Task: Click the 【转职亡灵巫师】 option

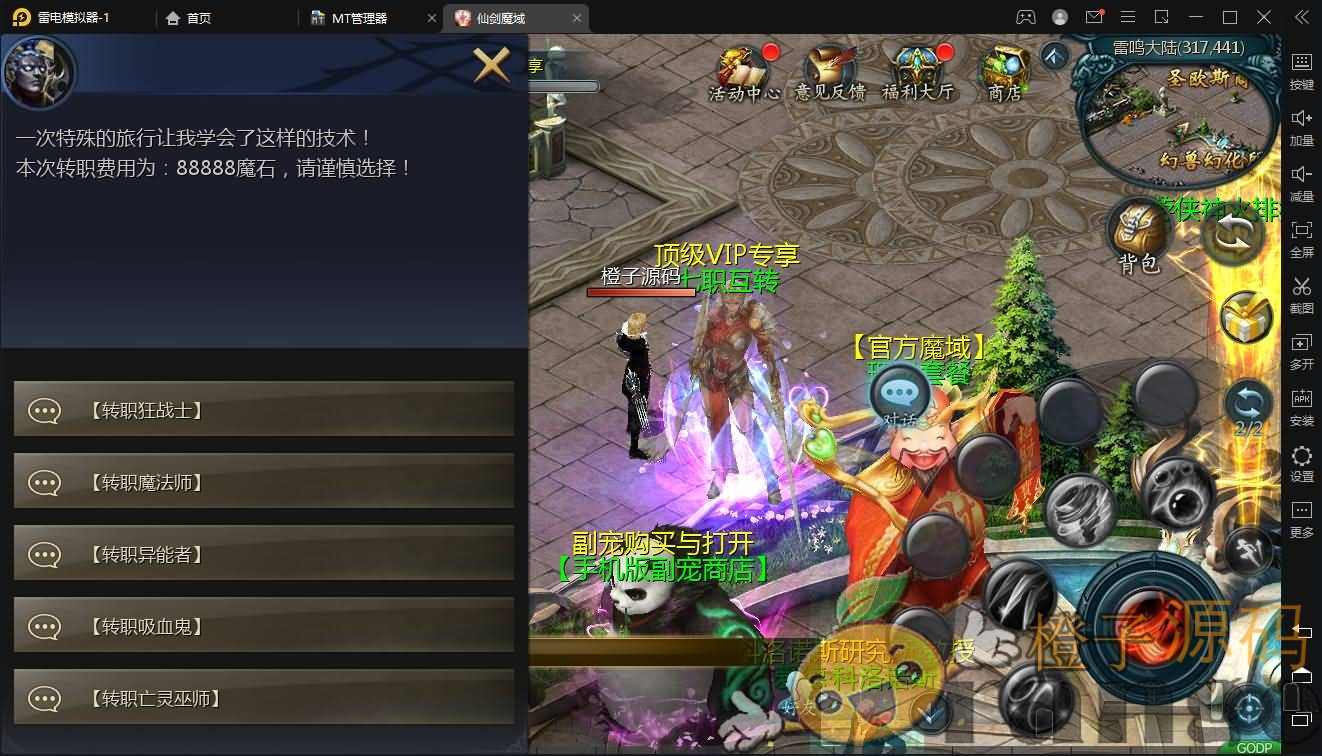Action: [x=264, y=699]
